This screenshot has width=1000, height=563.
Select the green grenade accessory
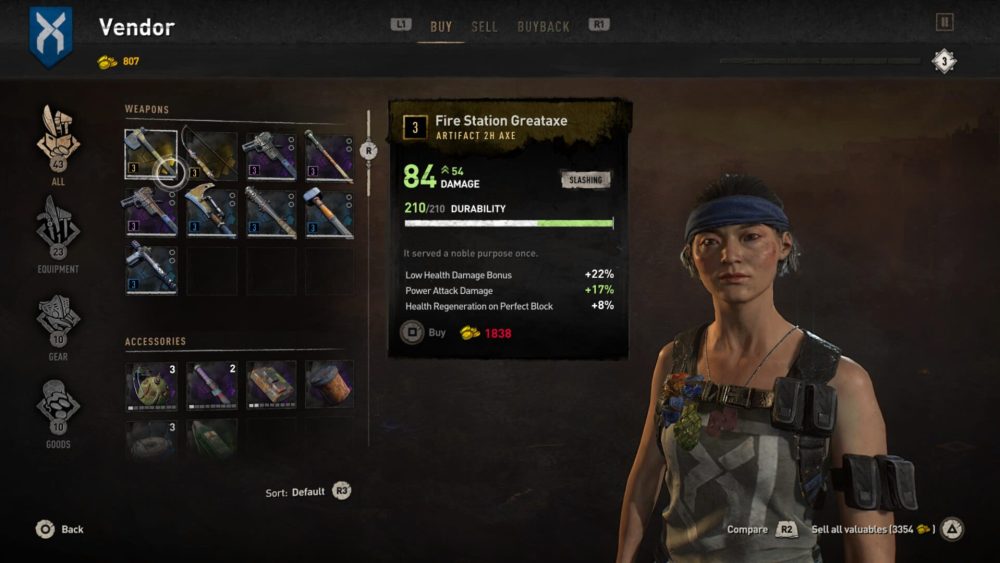coord(151,385)
